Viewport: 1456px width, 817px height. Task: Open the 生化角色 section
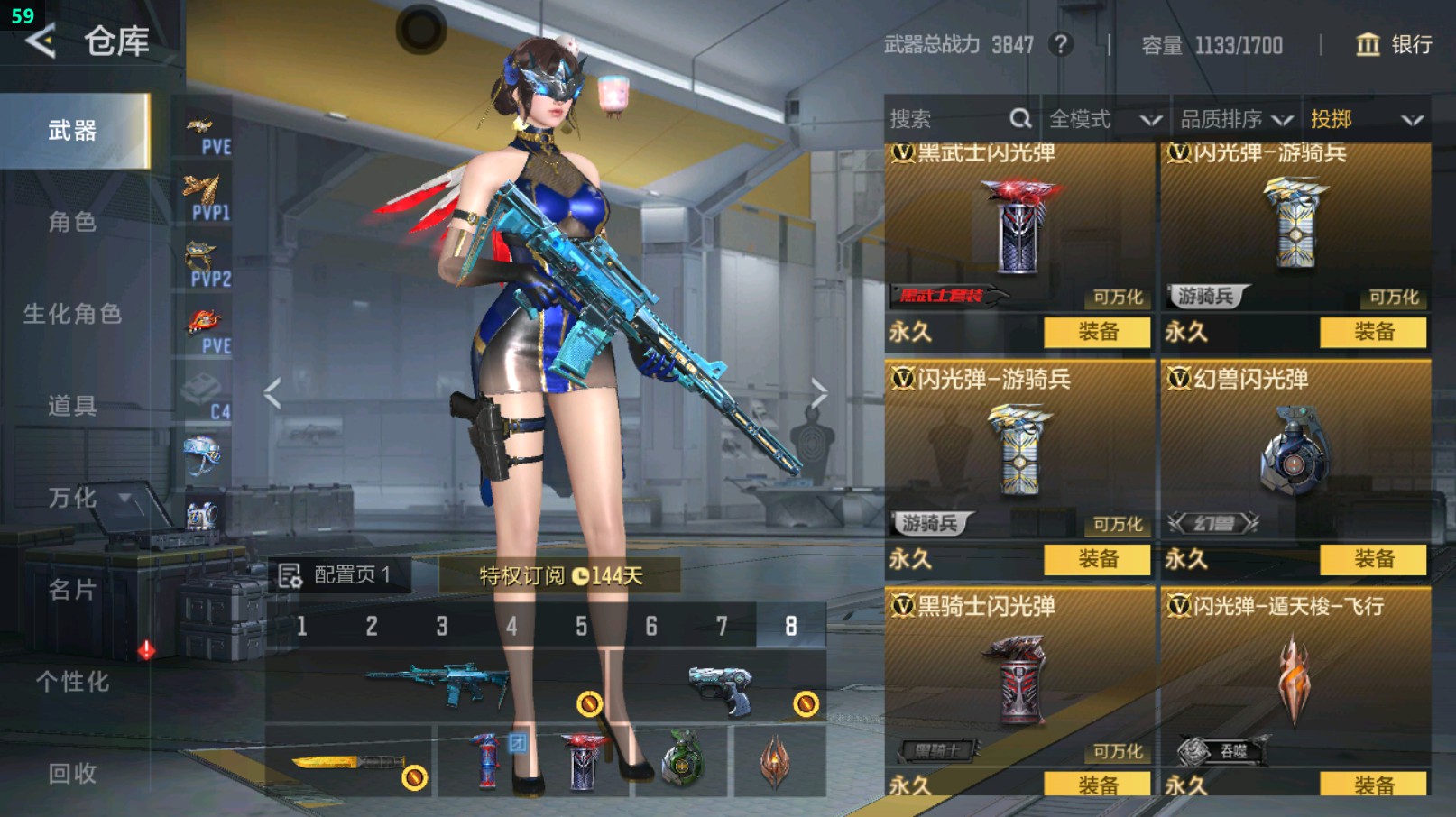(x=72, y=314)
